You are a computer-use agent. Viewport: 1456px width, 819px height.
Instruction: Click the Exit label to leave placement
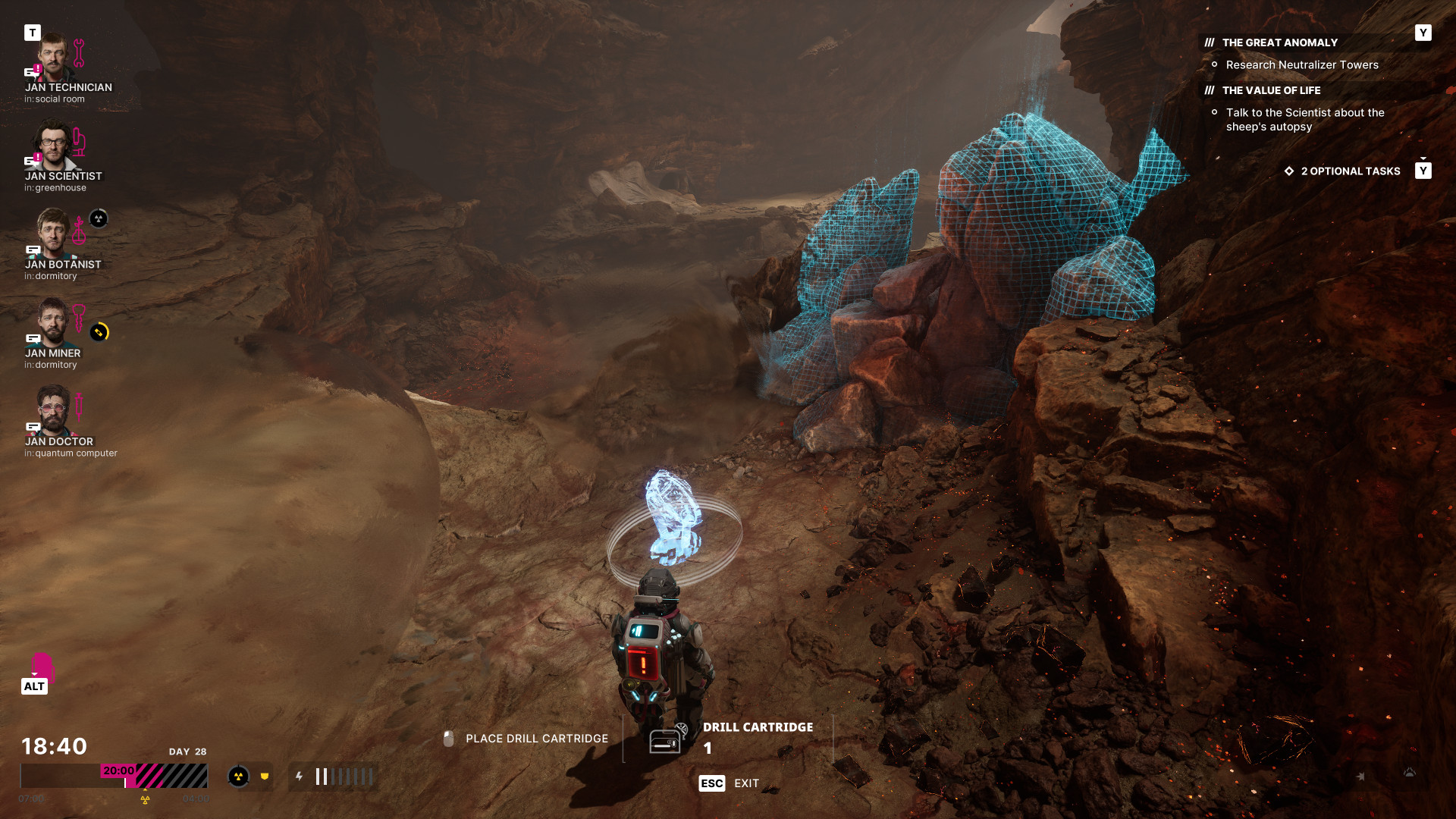(x=746, y=783)
